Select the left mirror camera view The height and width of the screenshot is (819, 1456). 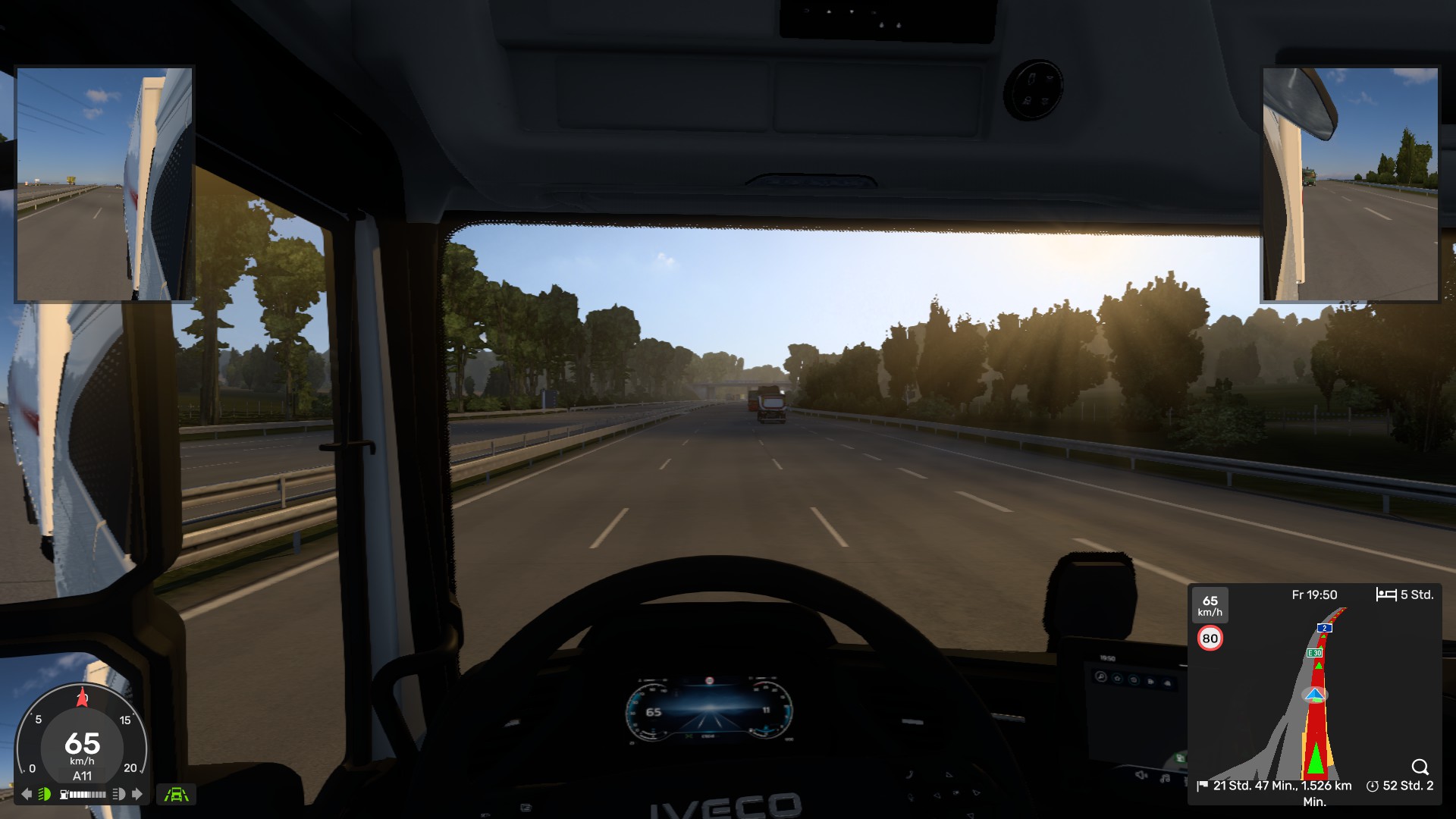tap(105, 184)
